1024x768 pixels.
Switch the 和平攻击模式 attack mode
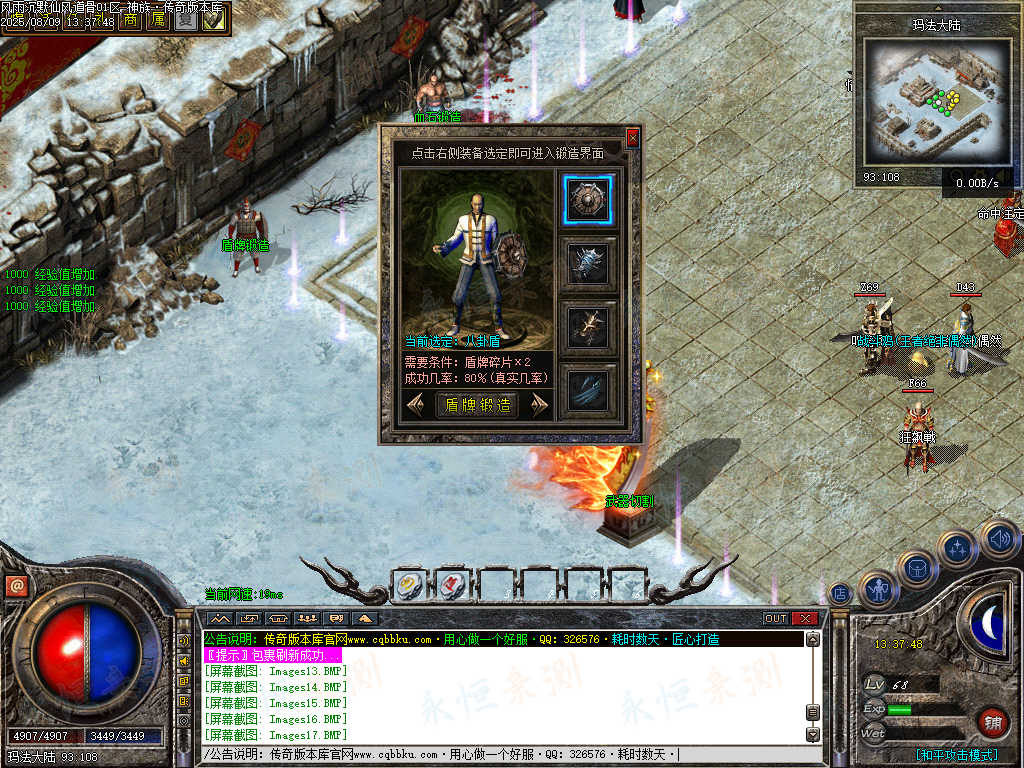coord(956,755)
